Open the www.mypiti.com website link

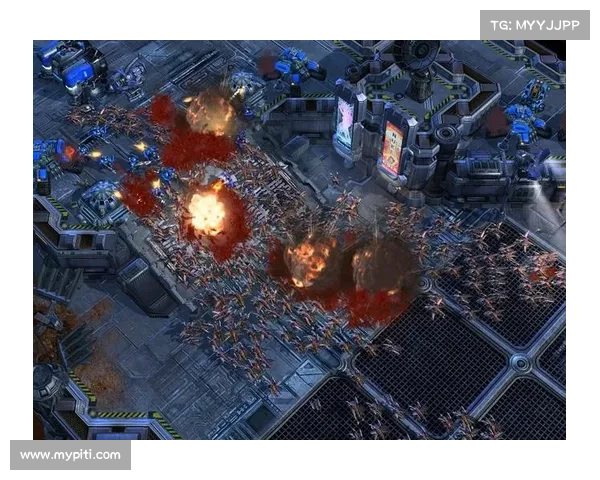point(71,455)
